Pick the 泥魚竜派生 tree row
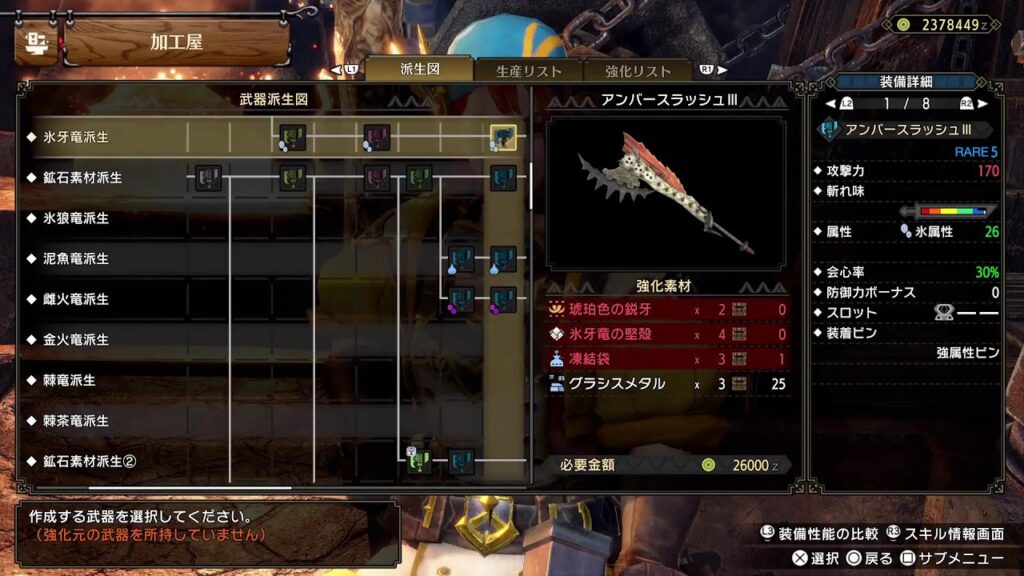This screenshot has height=576, width=1024. (76, 259)
